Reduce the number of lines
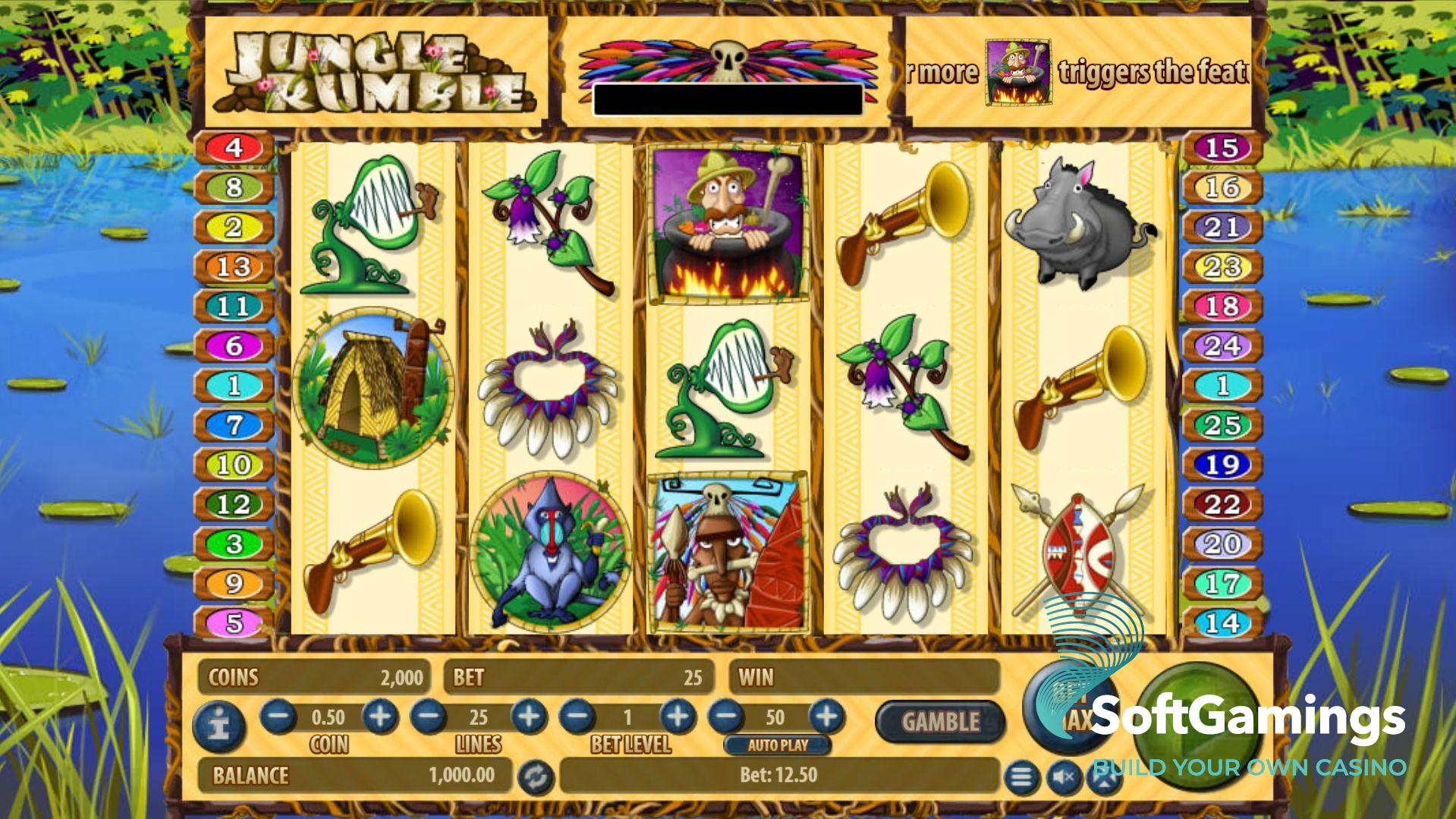Image resolution: width=1456 pixels, height=819 pixels. pos(429,717)
